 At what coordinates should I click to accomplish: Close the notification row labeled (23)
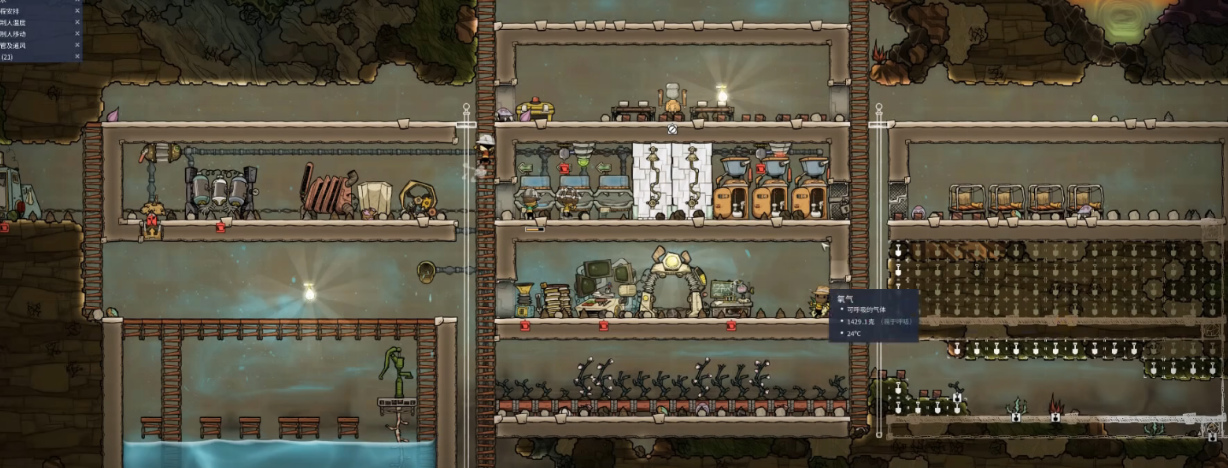point(77,57)
